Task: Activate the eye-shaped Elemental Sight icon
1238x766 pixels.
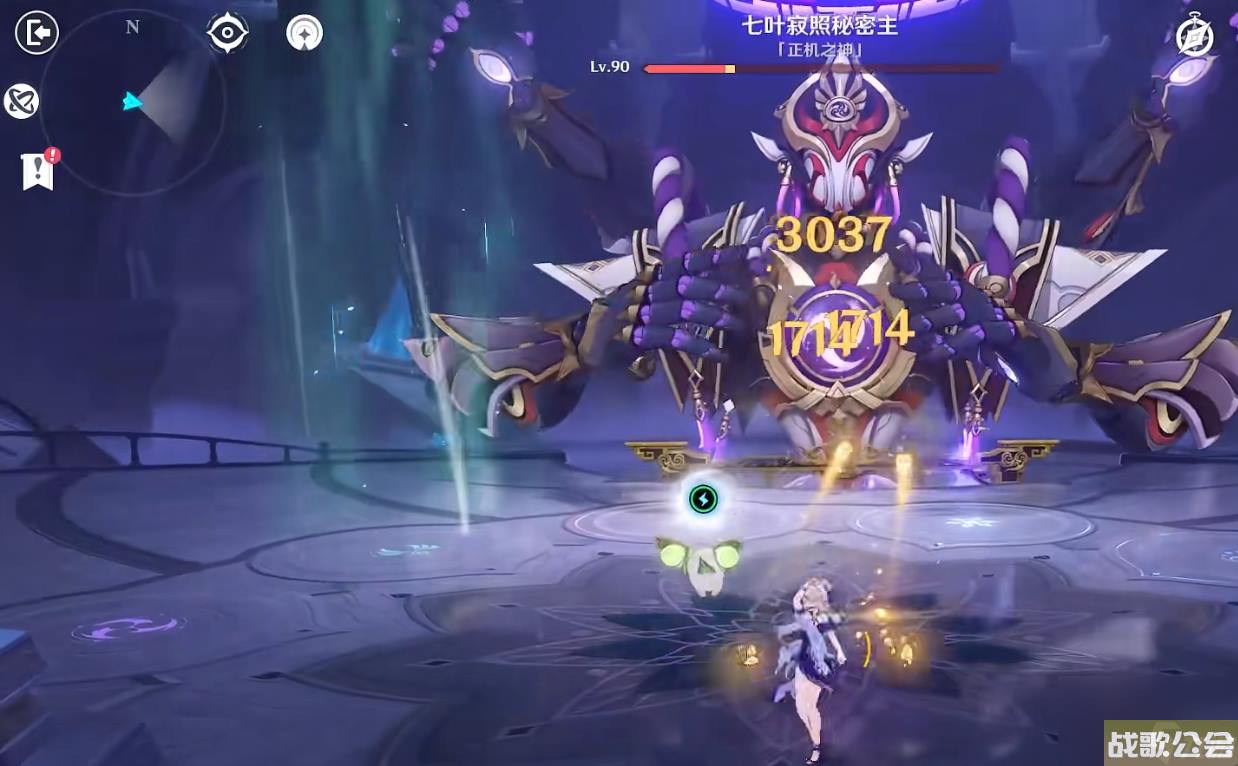Action: pyautogui.click(x=228, y=33)
